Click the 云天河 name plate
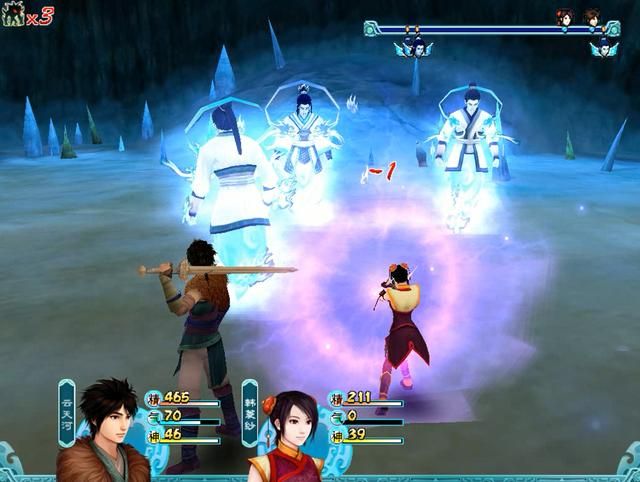Image resolution: width=640 pixels, height=482 pixels. coord(67,412)
